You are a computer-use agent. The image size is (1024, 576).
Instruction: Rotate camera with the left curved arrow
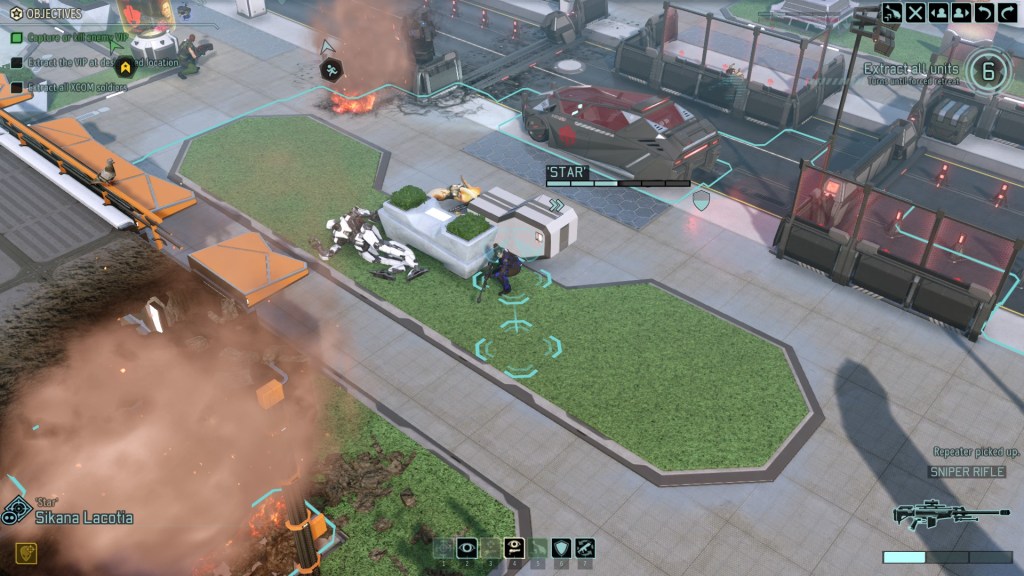tap(985, 13)
